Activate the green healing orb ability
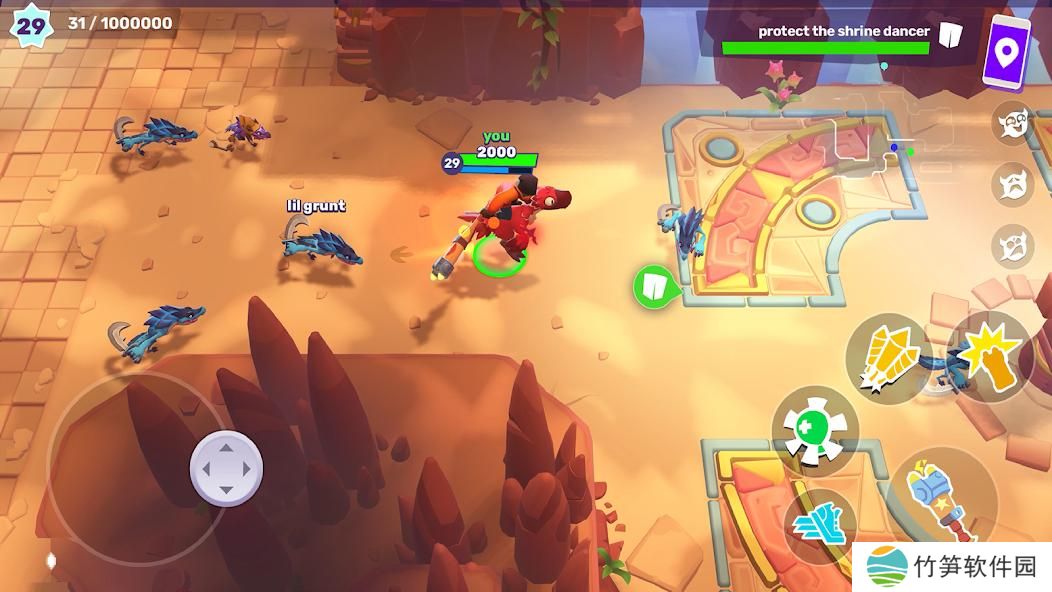This screenshot has width=1052, height=592. point(815,428)
